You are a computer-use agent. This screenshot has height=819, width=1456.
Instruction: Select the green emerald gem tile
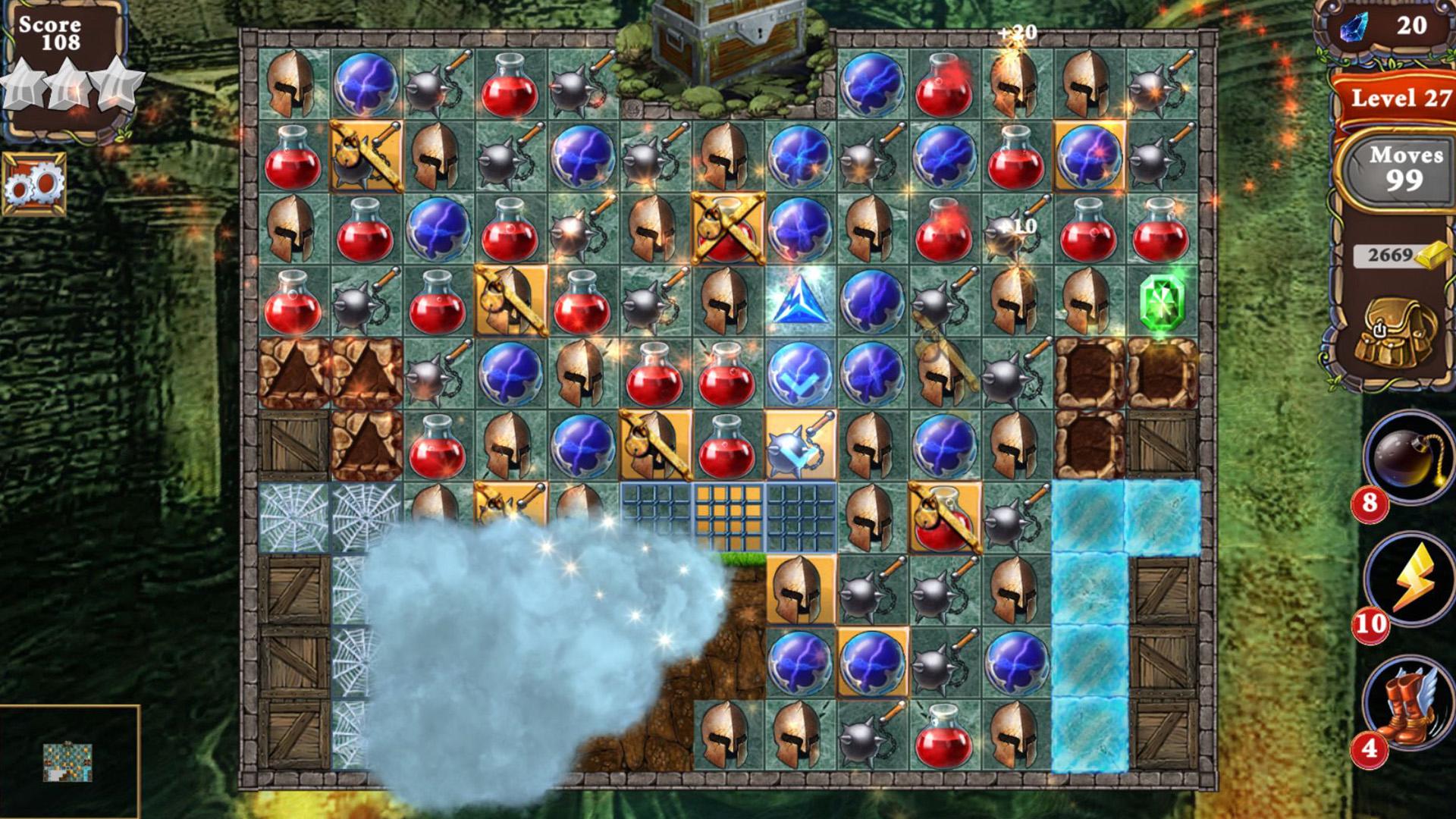tap(1161, 302)
